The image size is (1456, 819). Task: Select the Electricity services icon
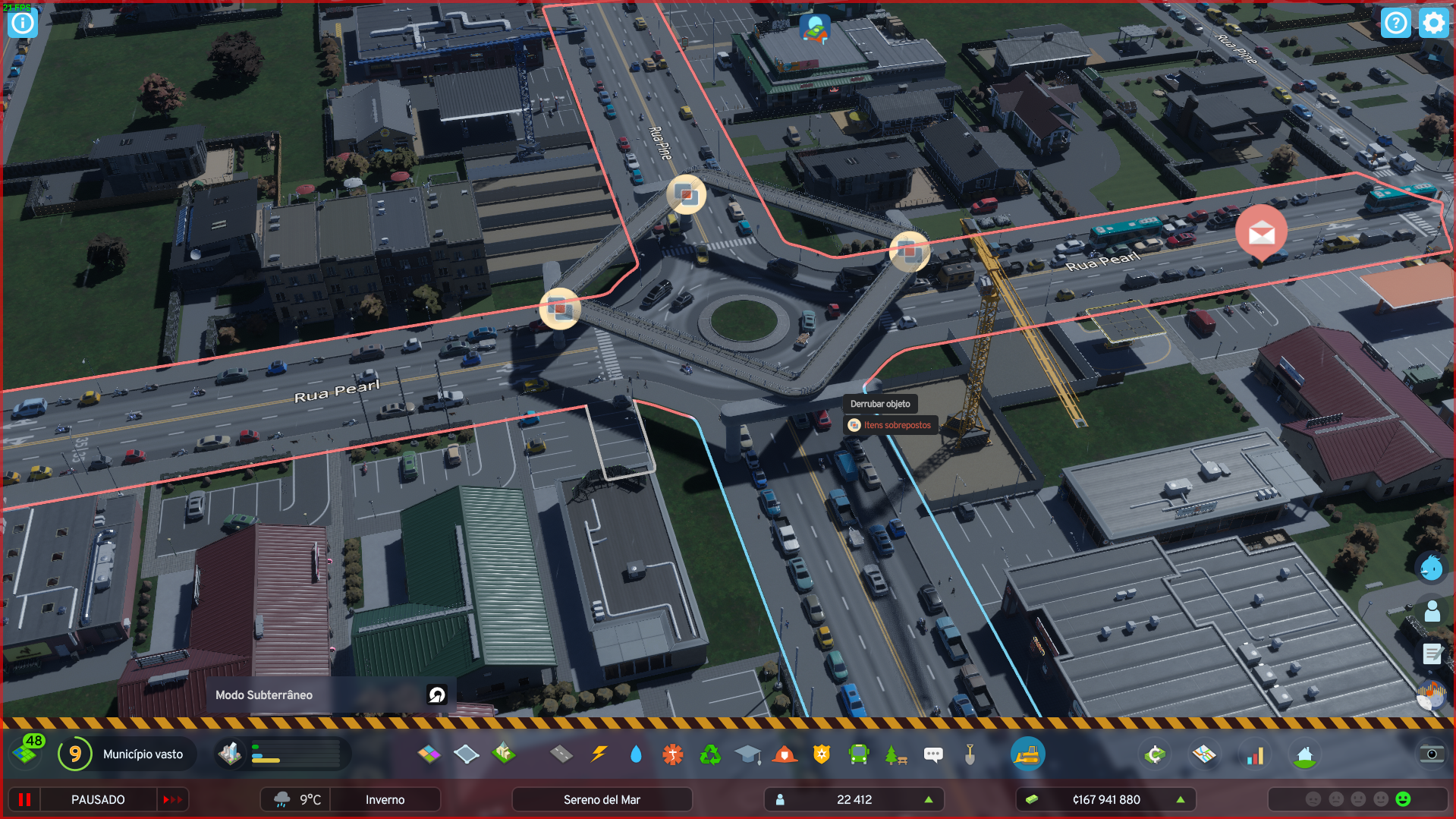point(598,754)
